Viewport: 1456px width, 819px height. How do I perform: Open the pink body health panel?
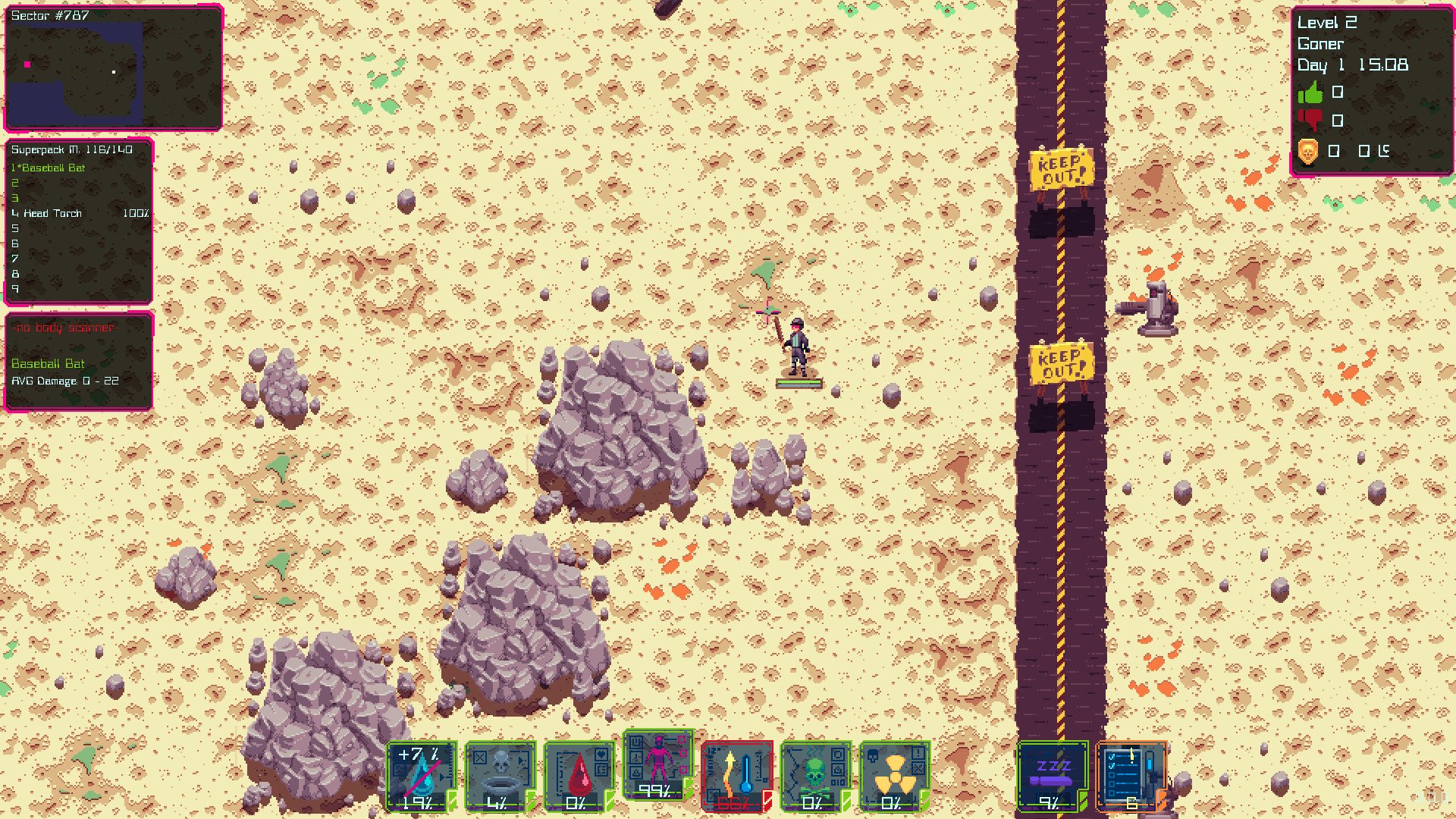(658, 764)
